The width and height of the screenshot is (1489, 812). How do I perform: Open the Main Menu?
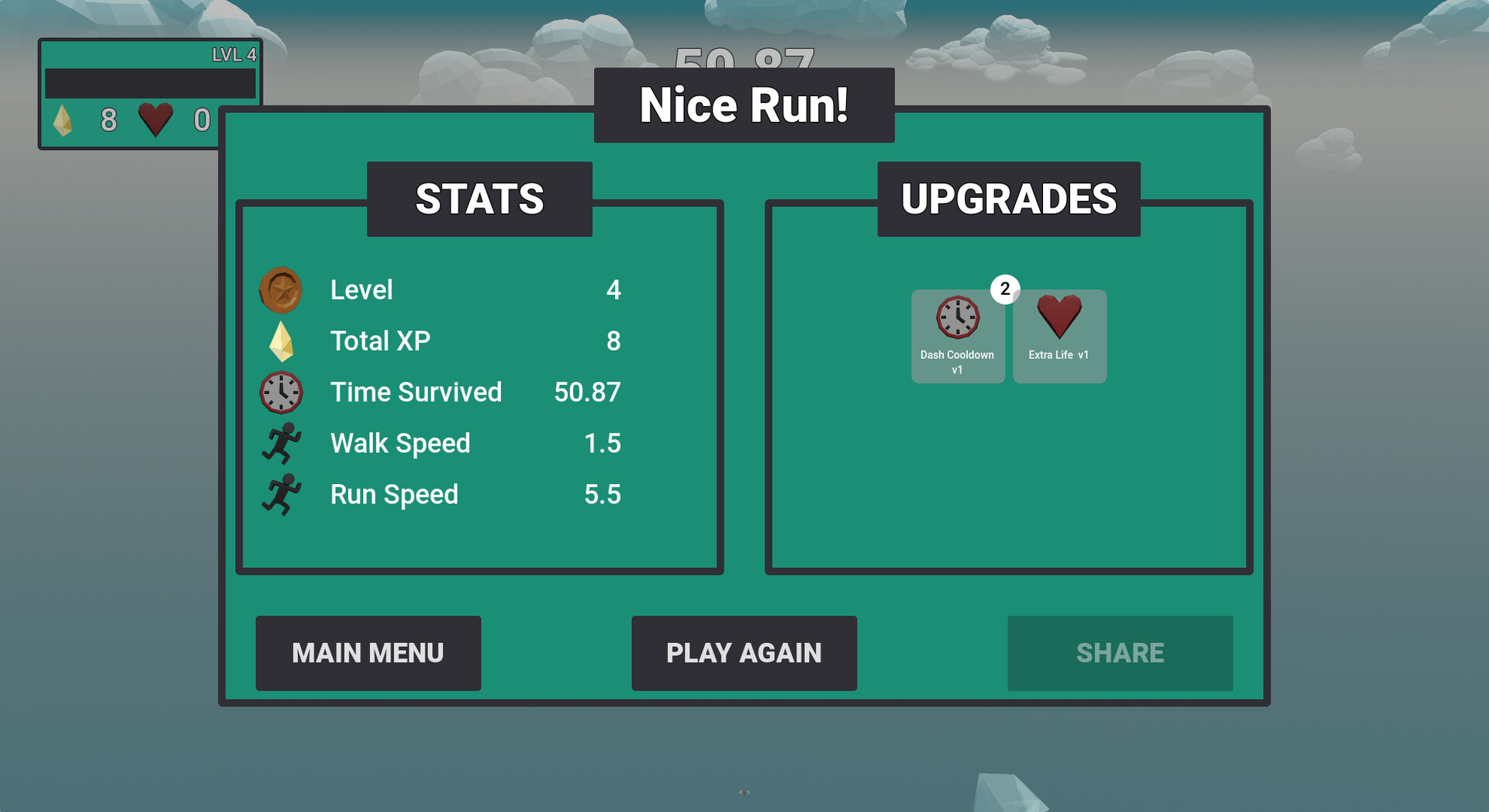pos(368,653)
